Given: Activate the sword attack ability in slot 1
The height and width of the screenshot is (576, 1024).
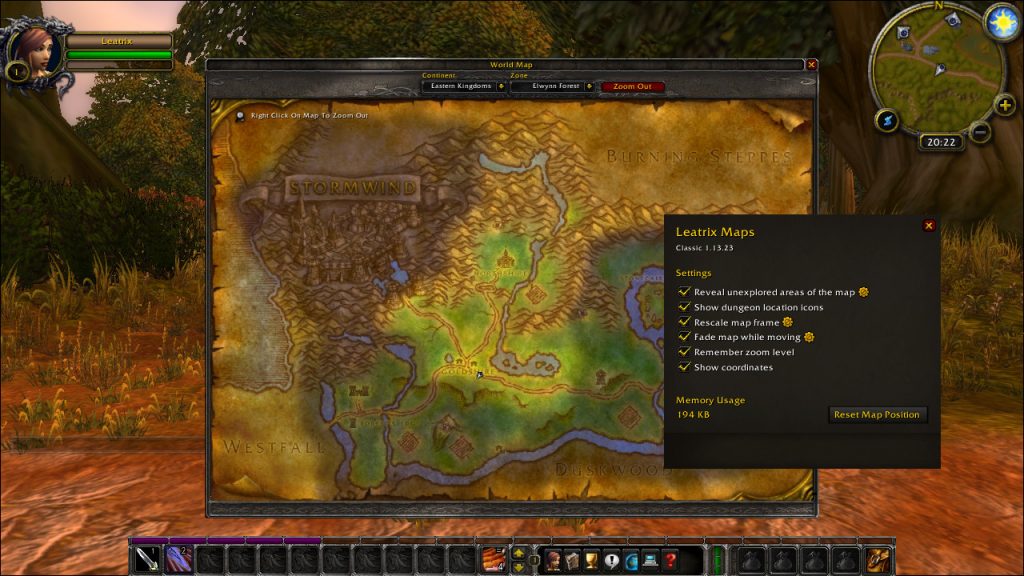Looking at the screenshot, I should (147, 559).
